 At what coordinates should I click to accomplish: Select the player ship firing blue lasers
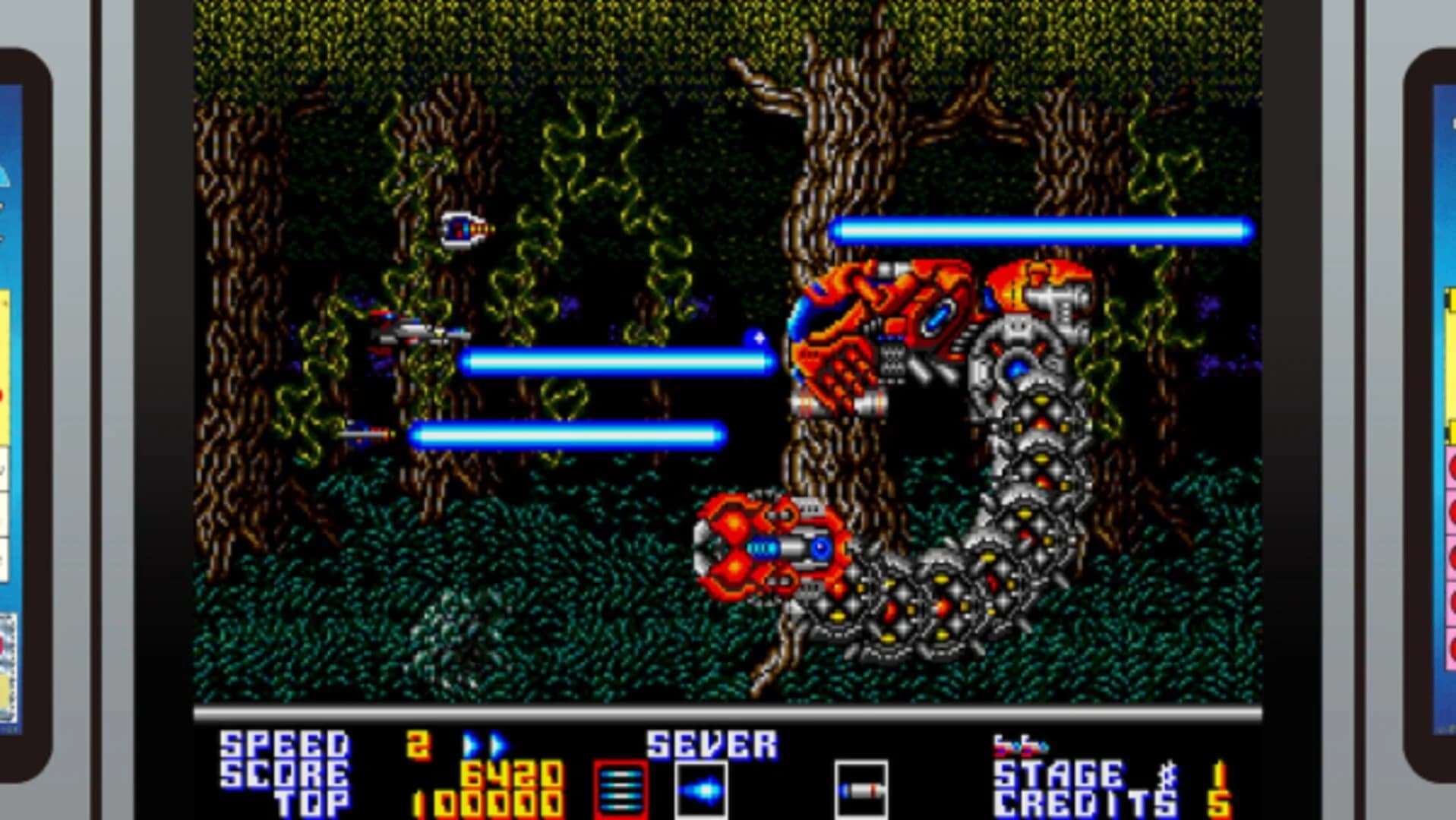click(414, 334)
